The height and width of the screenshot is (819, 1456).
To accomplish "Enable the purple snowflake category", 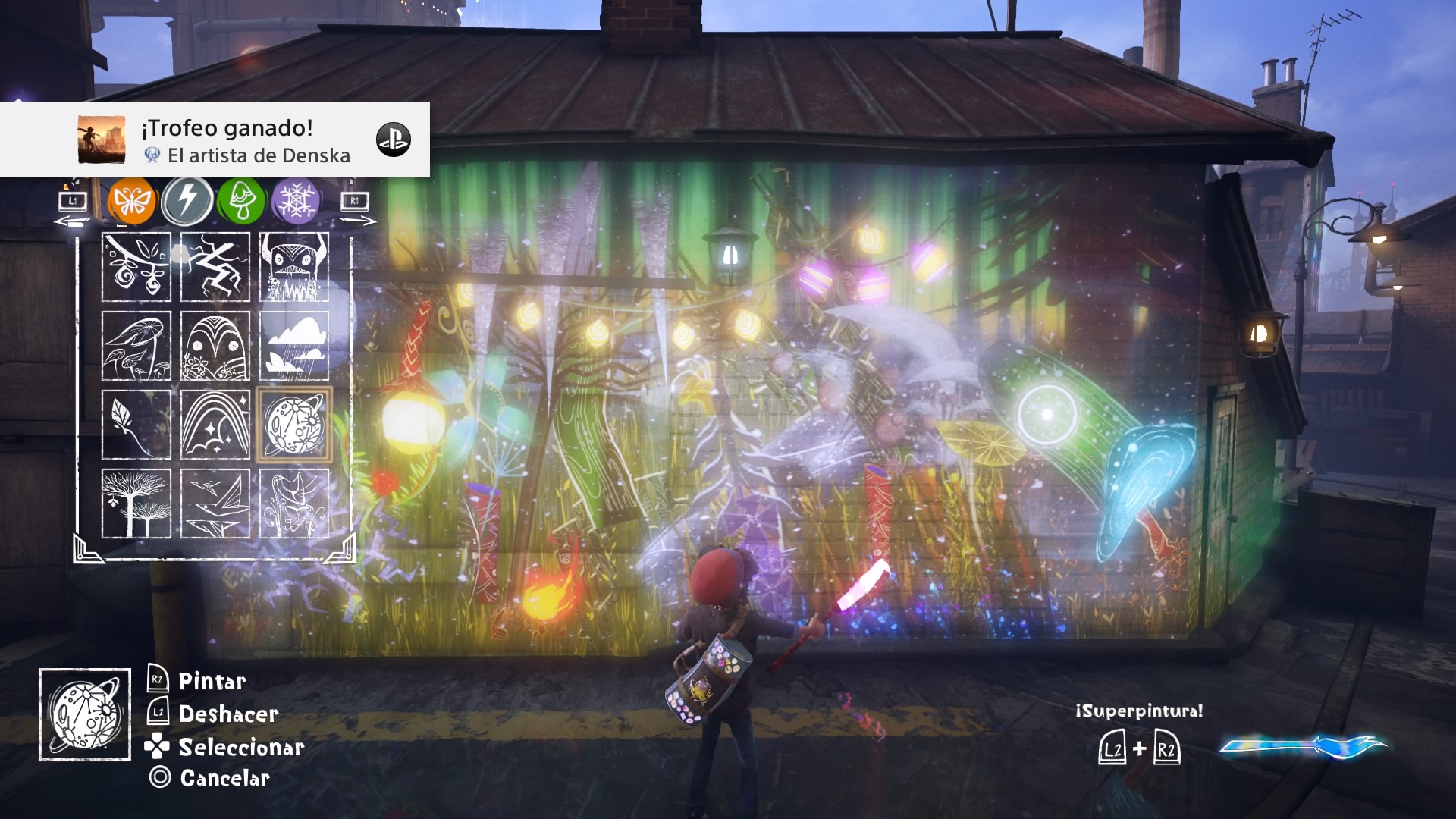I will click(x=298, y=201).
